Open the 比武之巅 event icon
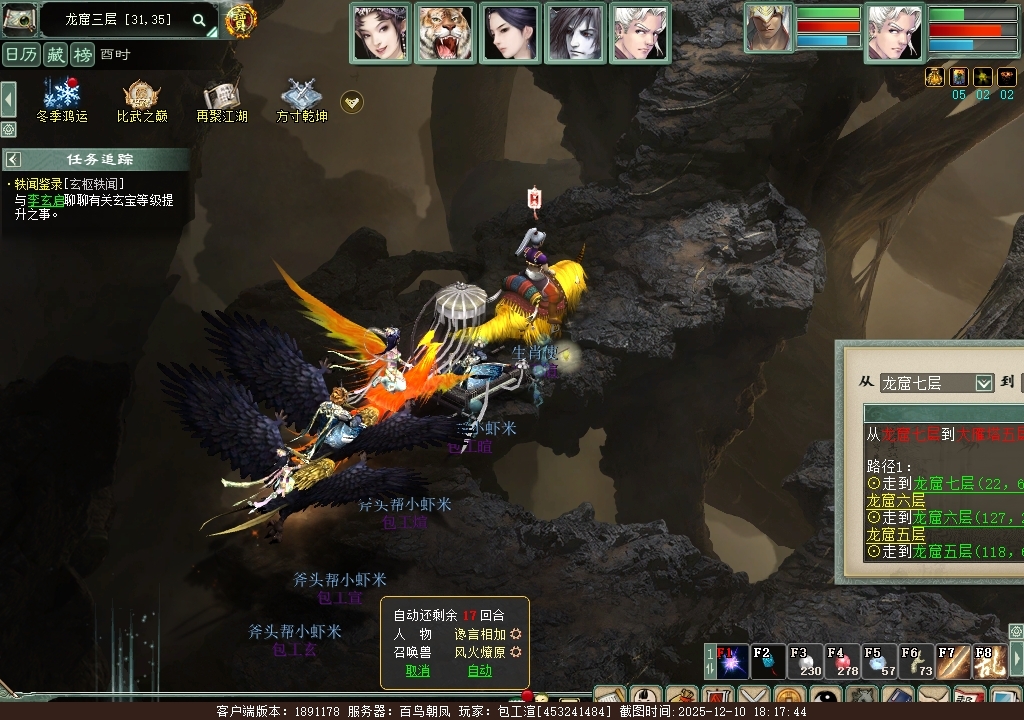 point(142,97)
